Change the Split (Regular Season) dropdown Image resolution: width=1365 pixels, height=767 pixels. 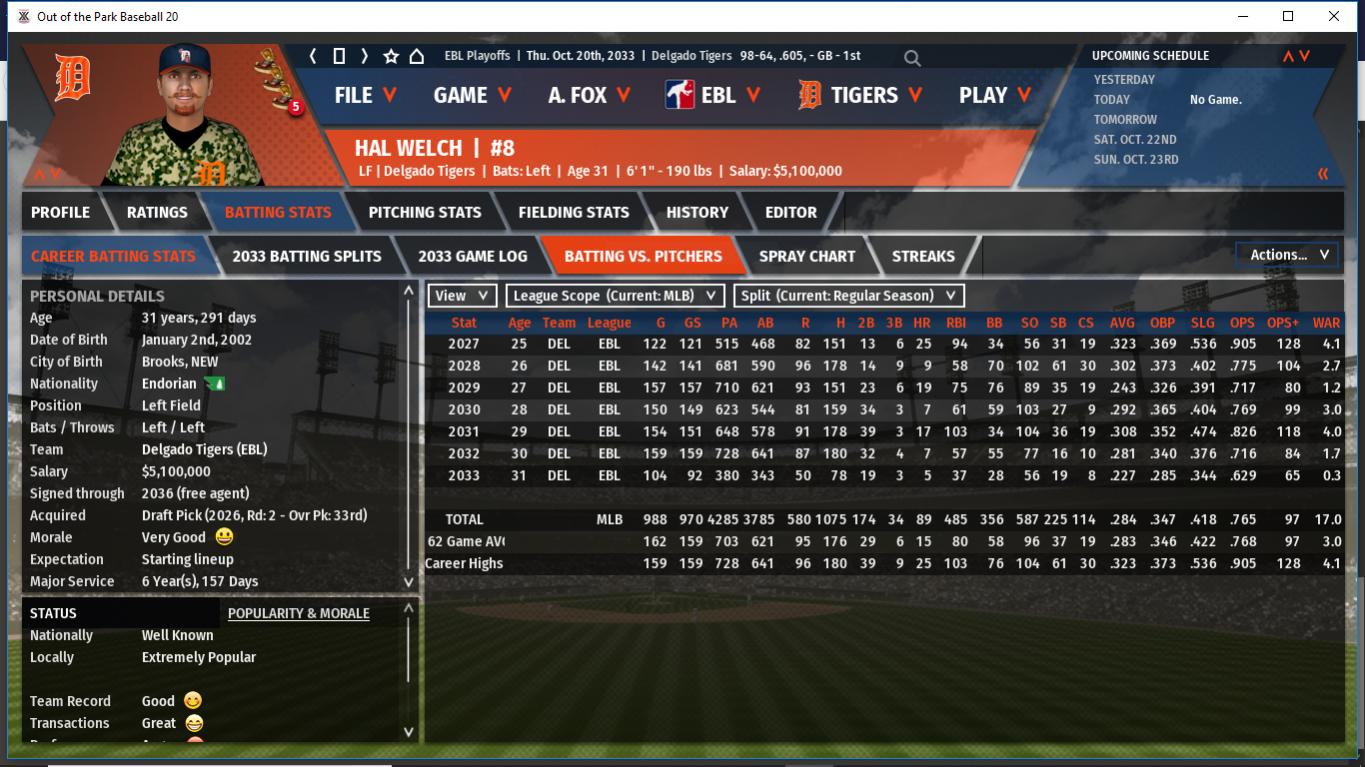point(849,296)
